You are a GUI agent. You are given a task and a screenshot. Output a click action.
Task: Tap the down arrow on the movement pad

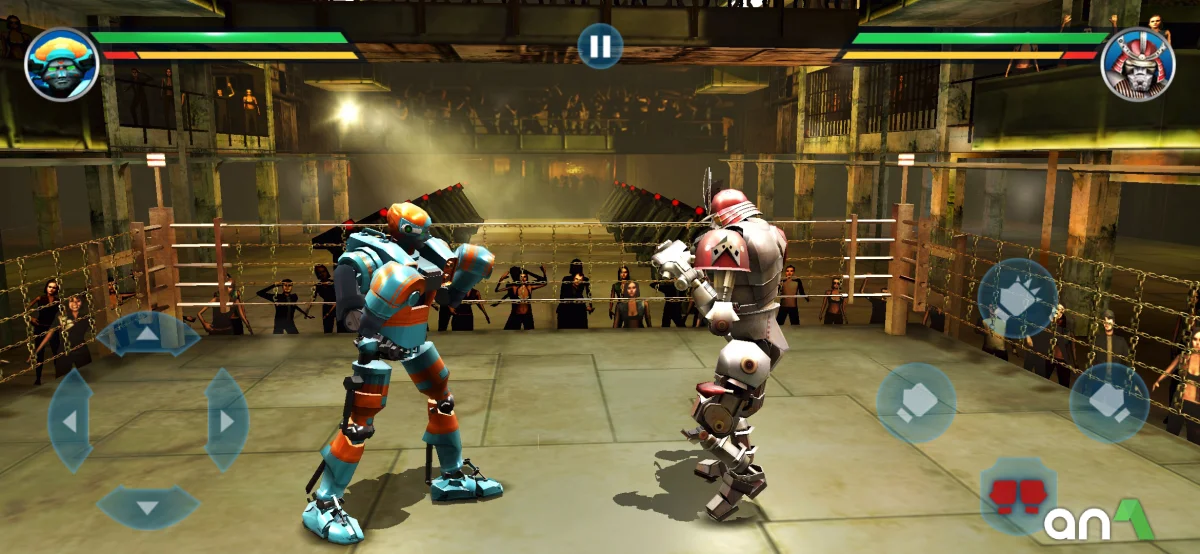click(x=148, y=507)
